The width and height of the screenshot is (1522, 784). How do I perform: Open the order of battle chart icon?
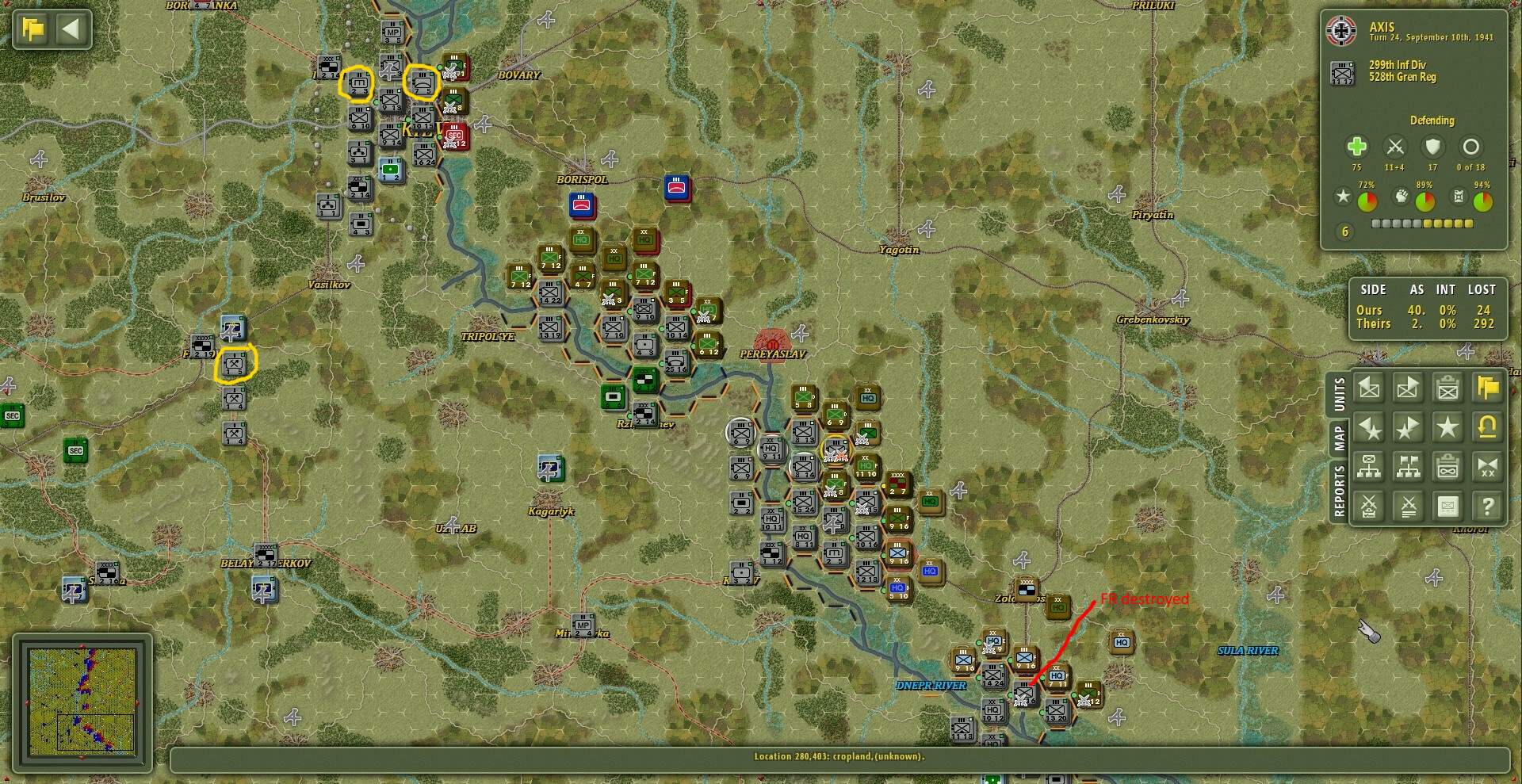coord(1369,467)
